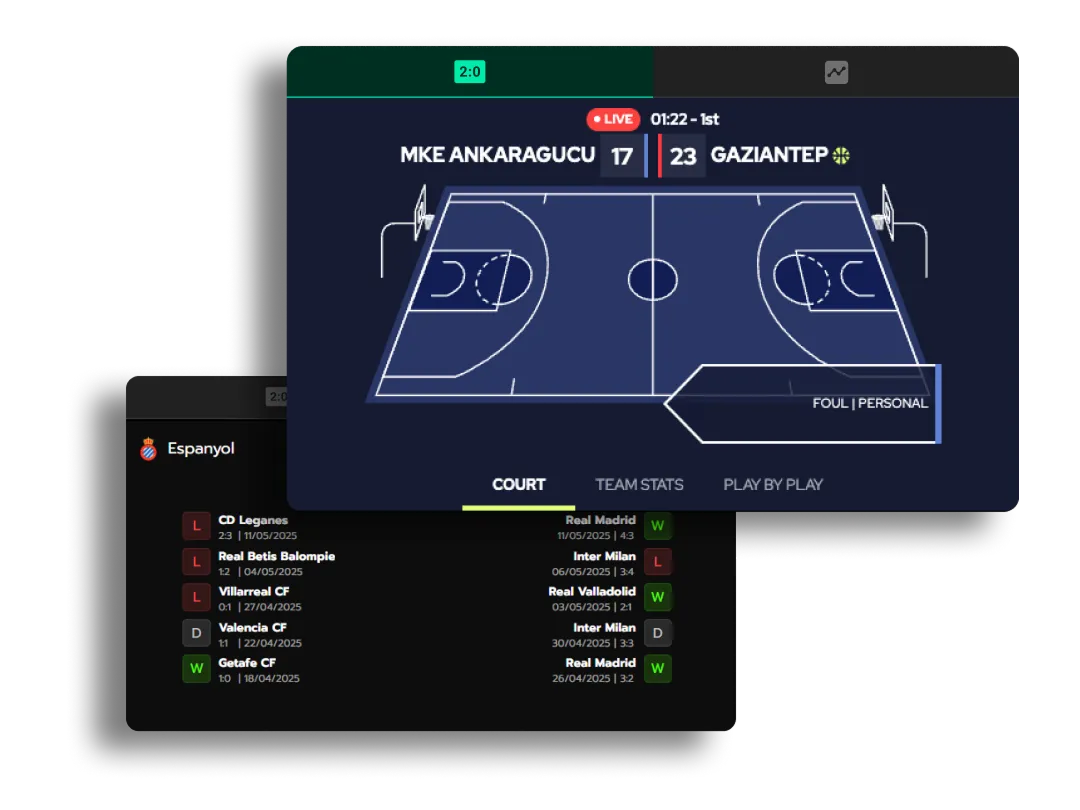Click the Espanyol team name
This screenshot has width=1080, height=810.
[200, 449]
